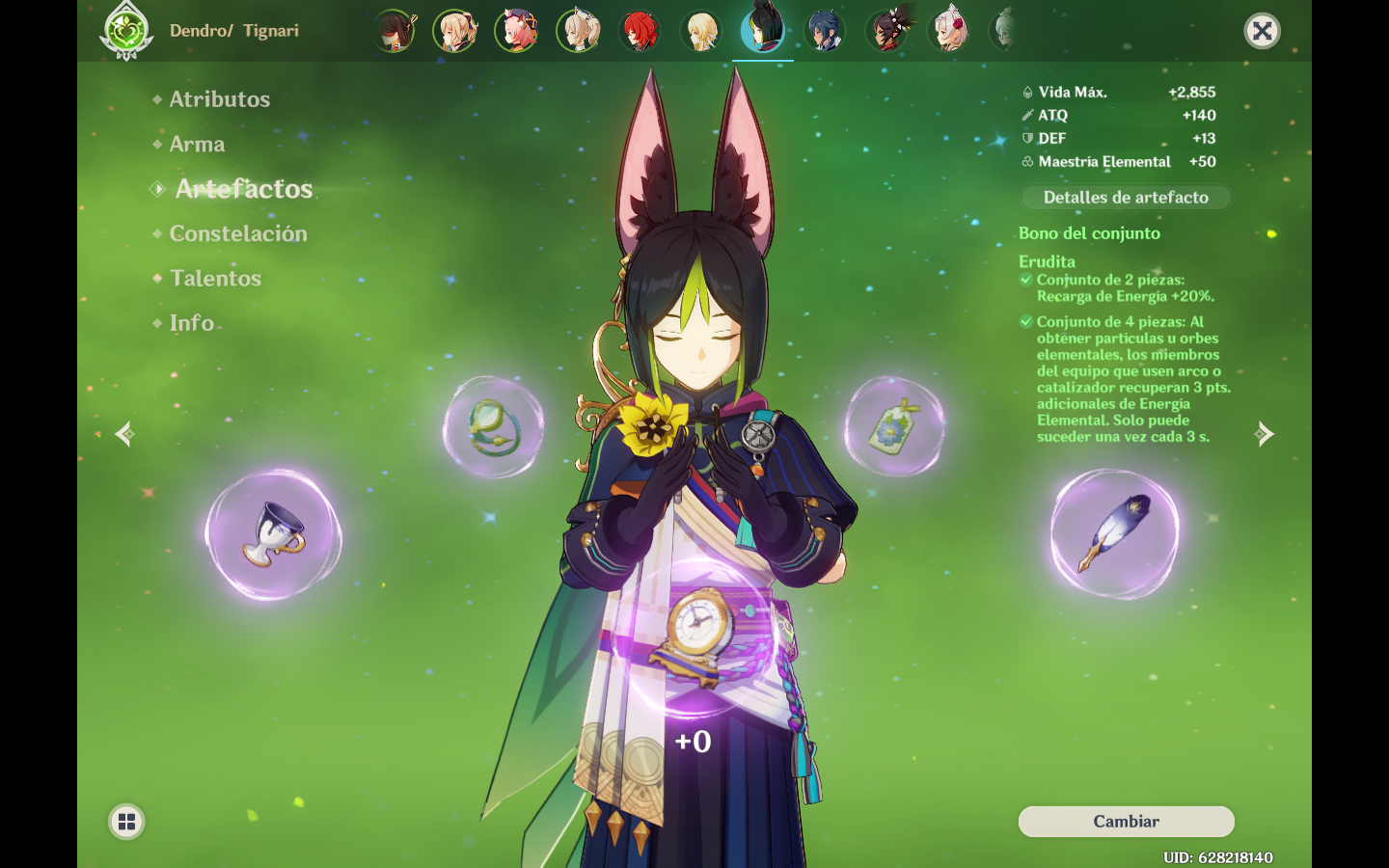1389x868 pixels.
Task: Select the feather artifact slot
Action: (x=1114, y=533)
